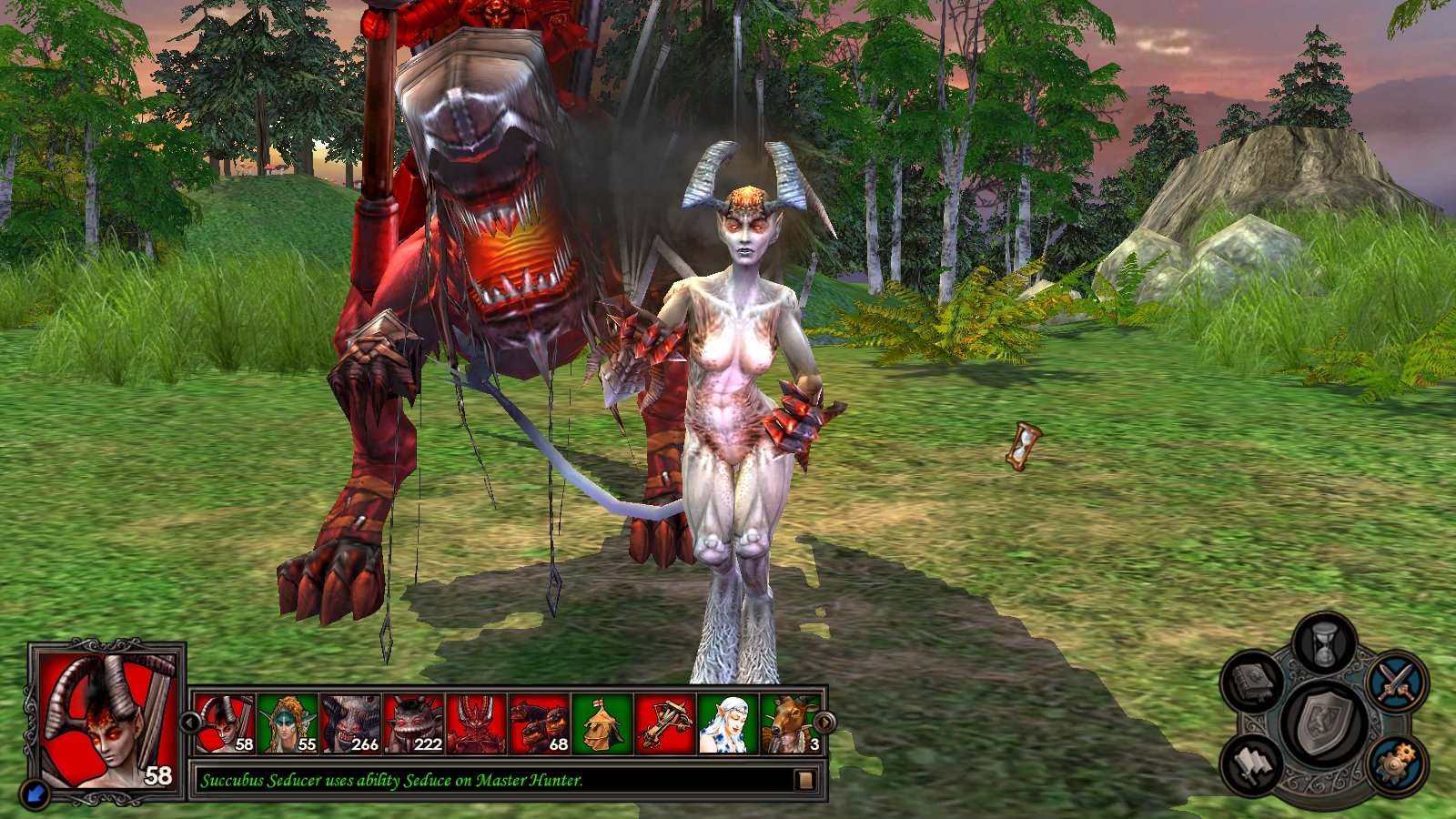Select the large Succubus Seducer portrait
The height and width of the screenshot is (819, 1456).
(x=106, y=721)
